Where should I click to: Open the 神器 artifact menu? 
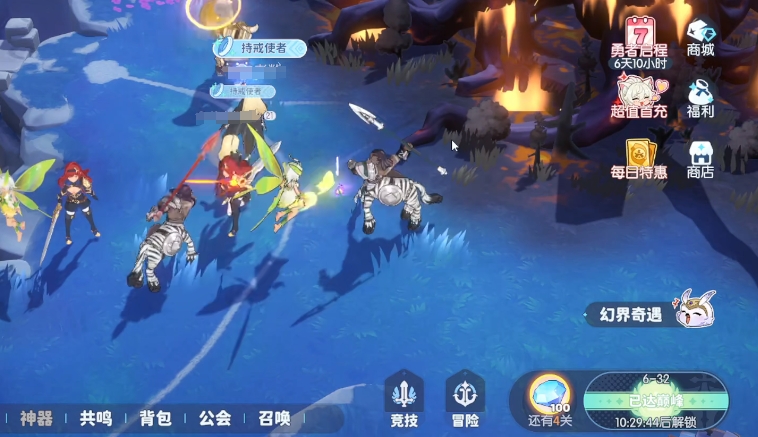[x=36, y=419]
